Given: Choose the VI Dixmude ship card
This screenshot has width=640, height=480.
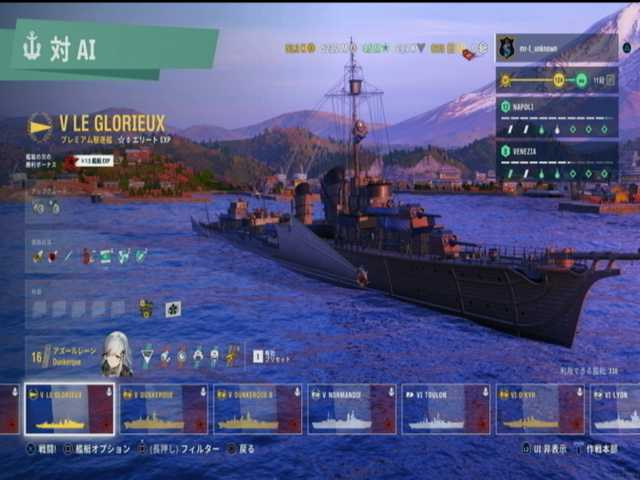Looking at the screenshot, I should (540, 409).
